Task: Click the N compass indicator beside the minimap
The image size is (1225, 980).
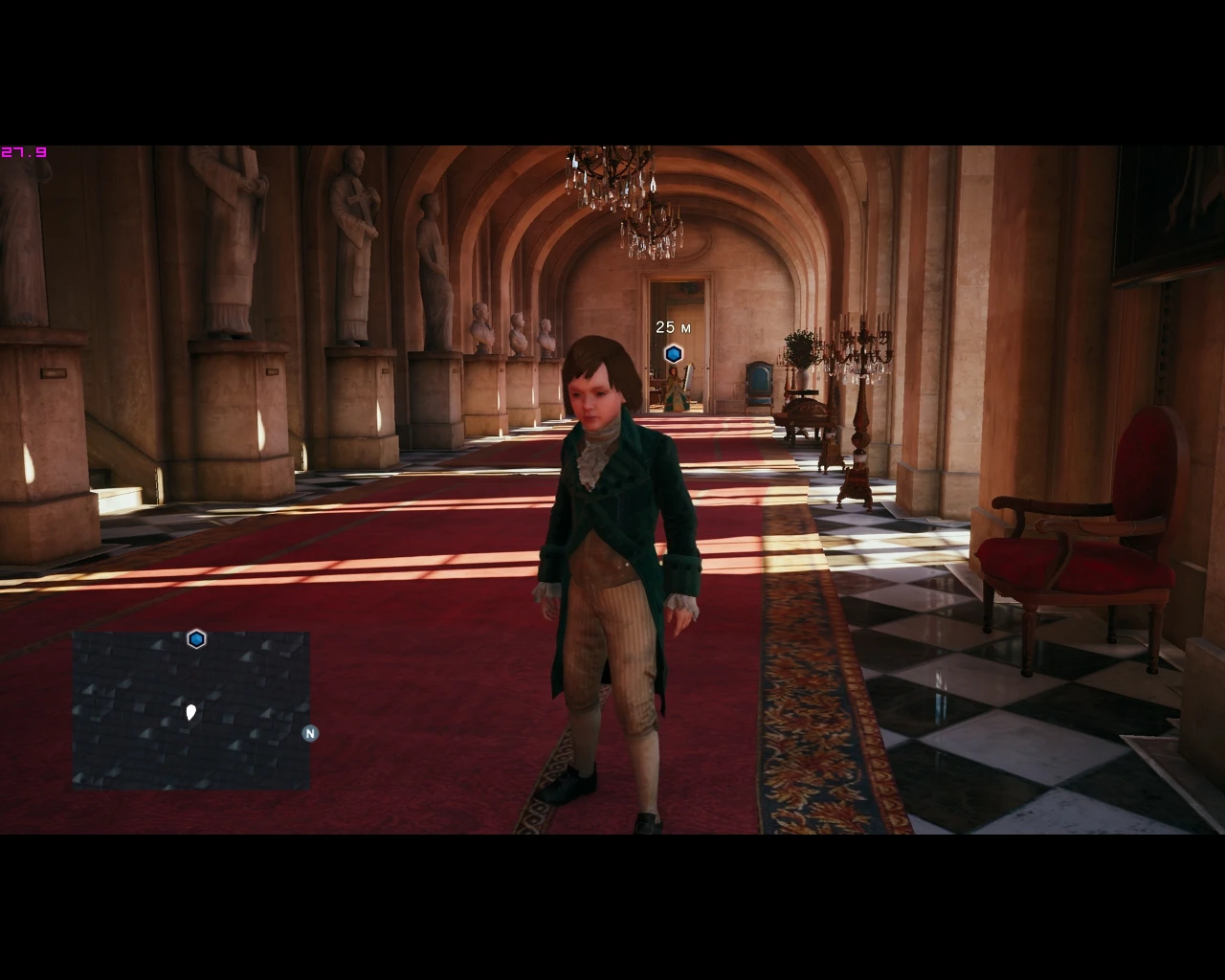Action: point(309,732)
